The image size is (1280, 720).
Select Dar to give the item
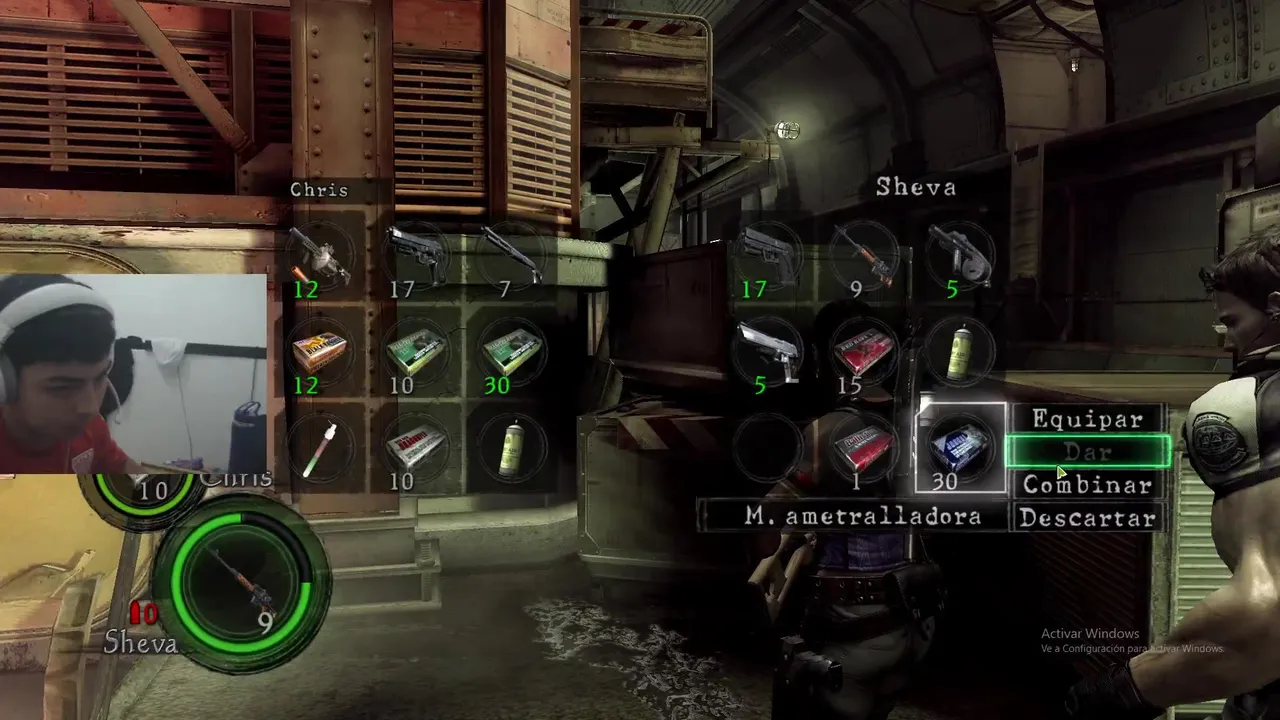1087,452
